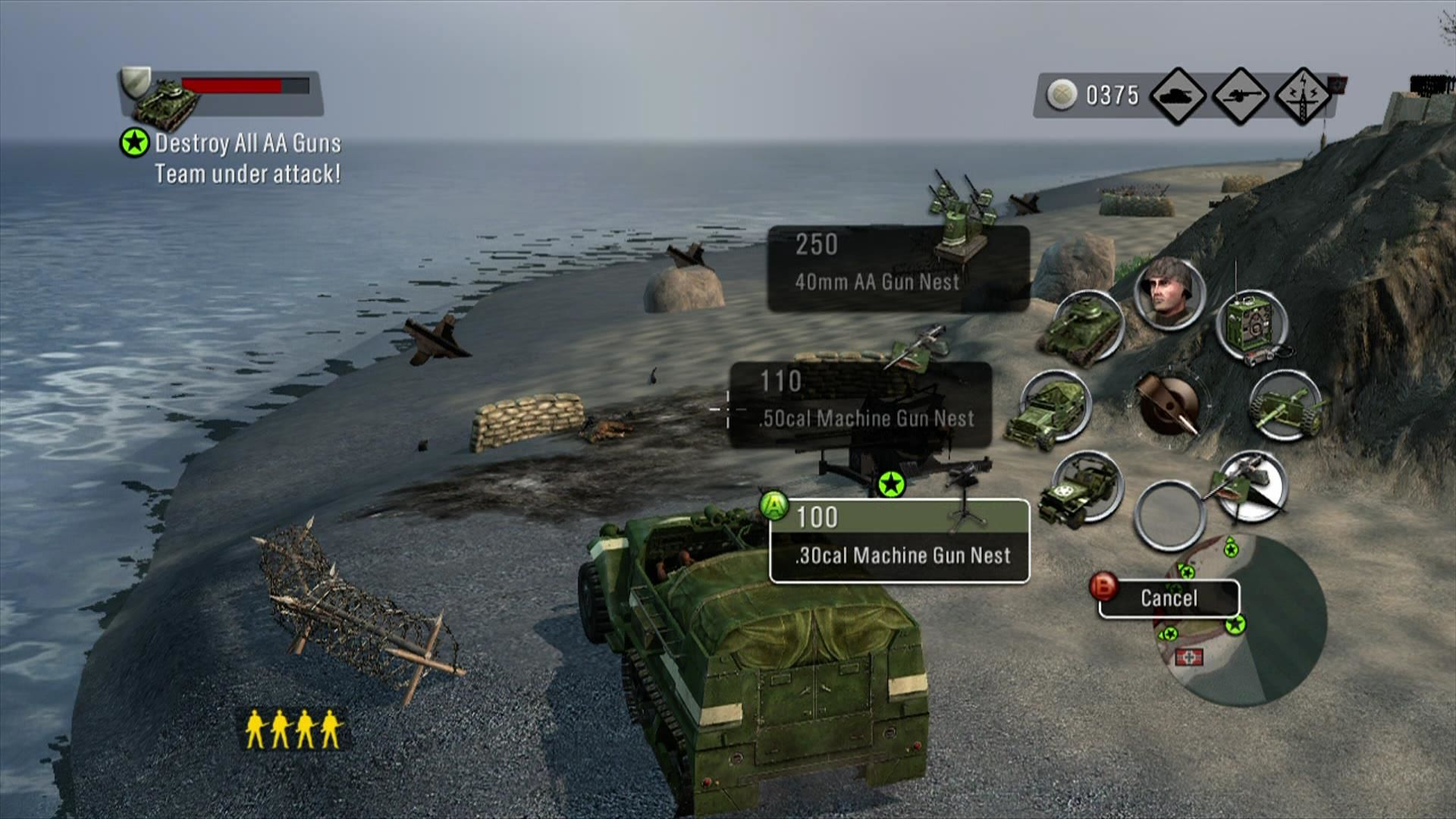Viewport: 1456px width, 819px height.
Task: Select the yellow infantry squad icons
Action: (x=292, y=729)
